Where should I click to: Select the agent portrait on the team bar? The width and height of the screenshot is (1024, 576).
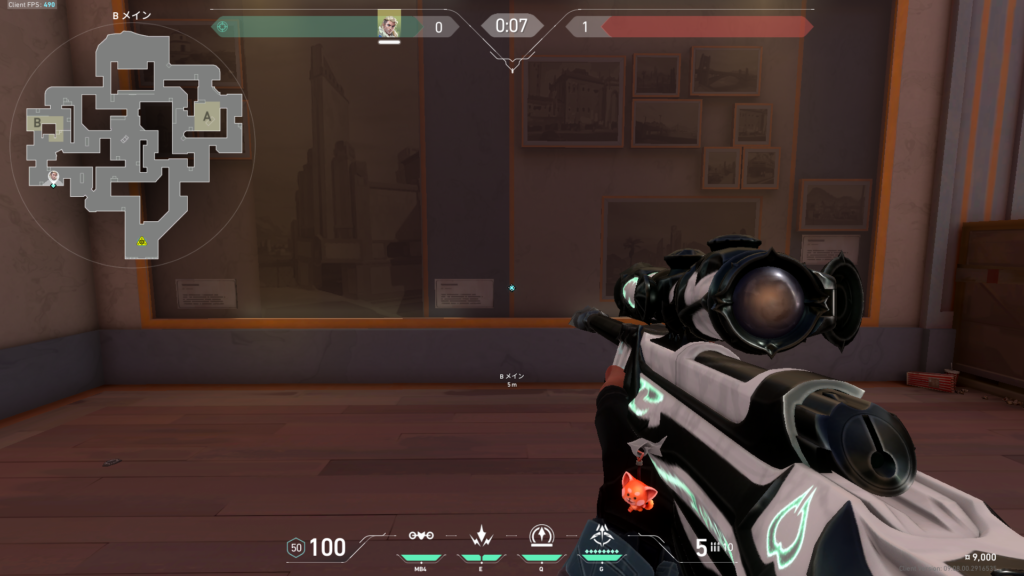pyautogui.click(x=389, y=24)
